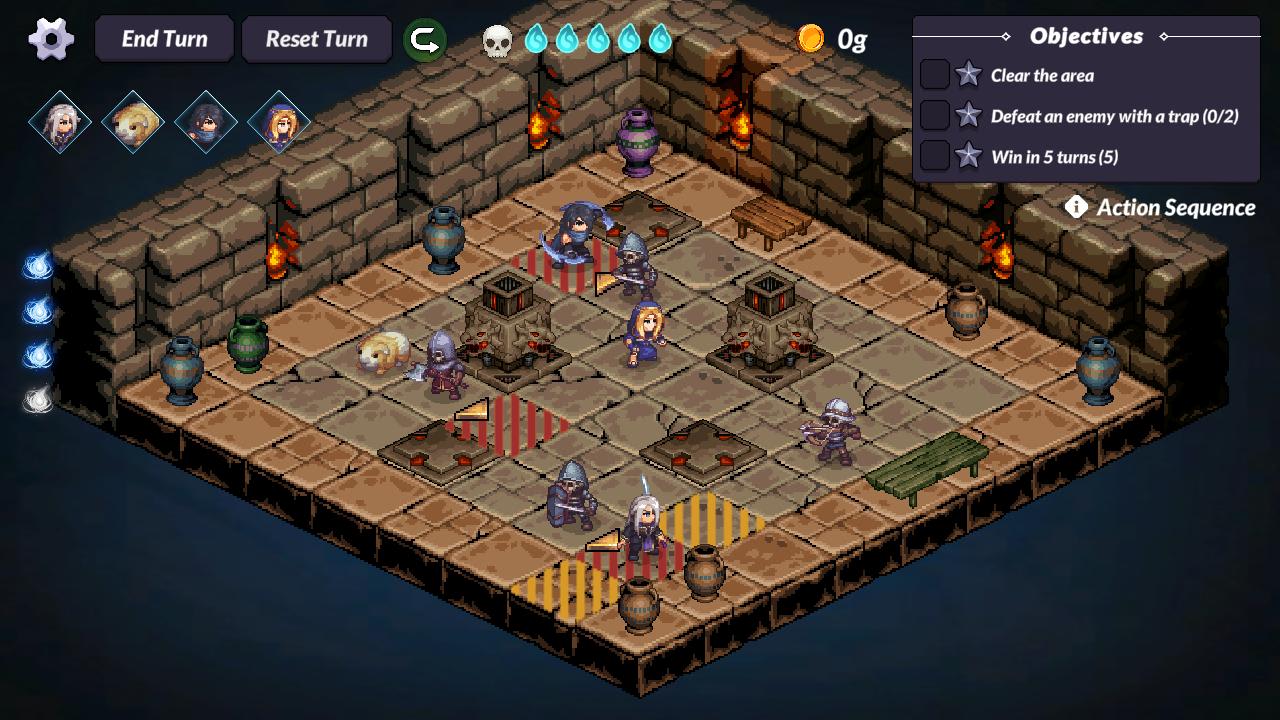The height and width of the screenshot is (720, 1280).
Task: Select the blue-hooded ninja portrait
Action: tap(204, 120)
